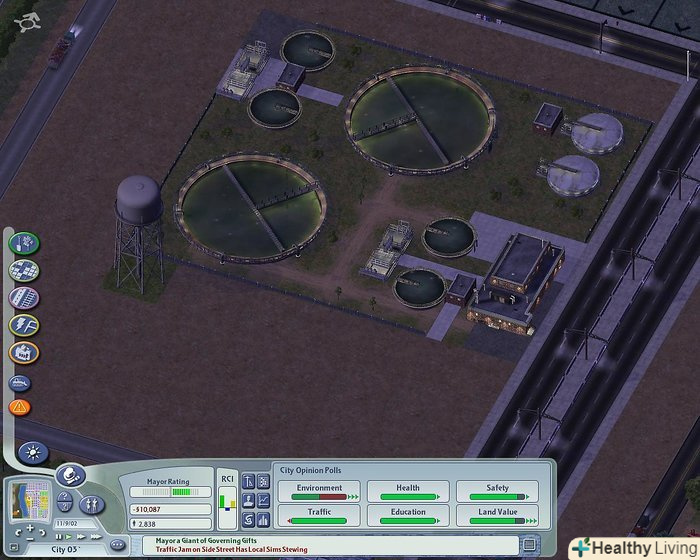Open the landscaping tools menu
This screenshot has height=560, width=700.
point(24,243)
